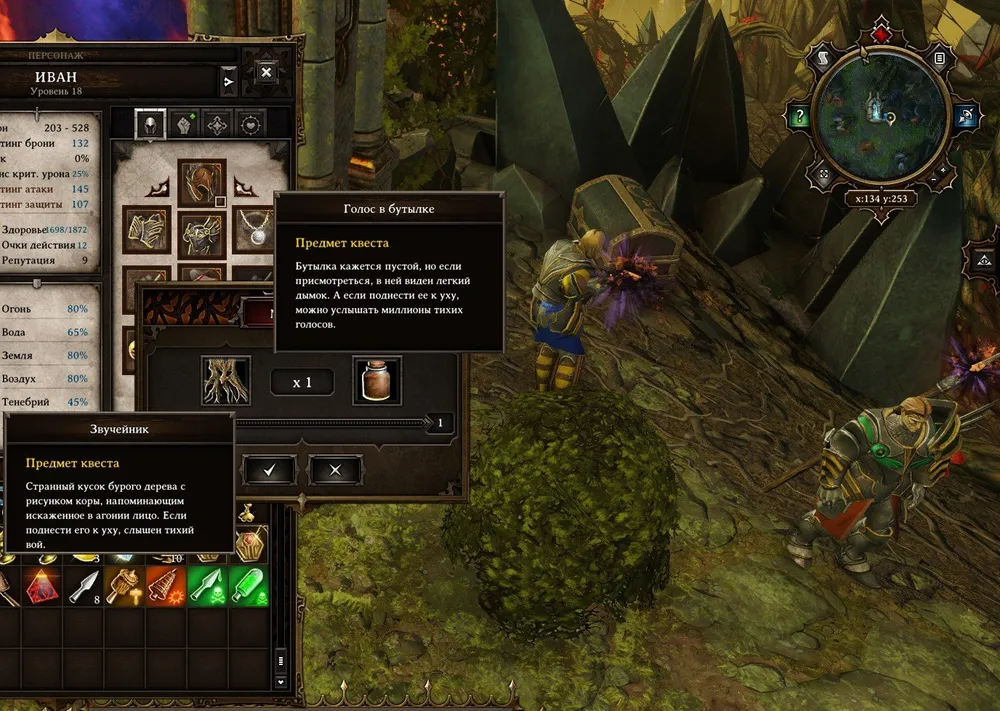Select the helmet equipment tab
Image resolution: width=1000 pixels, height=711 pixels.
150,123
